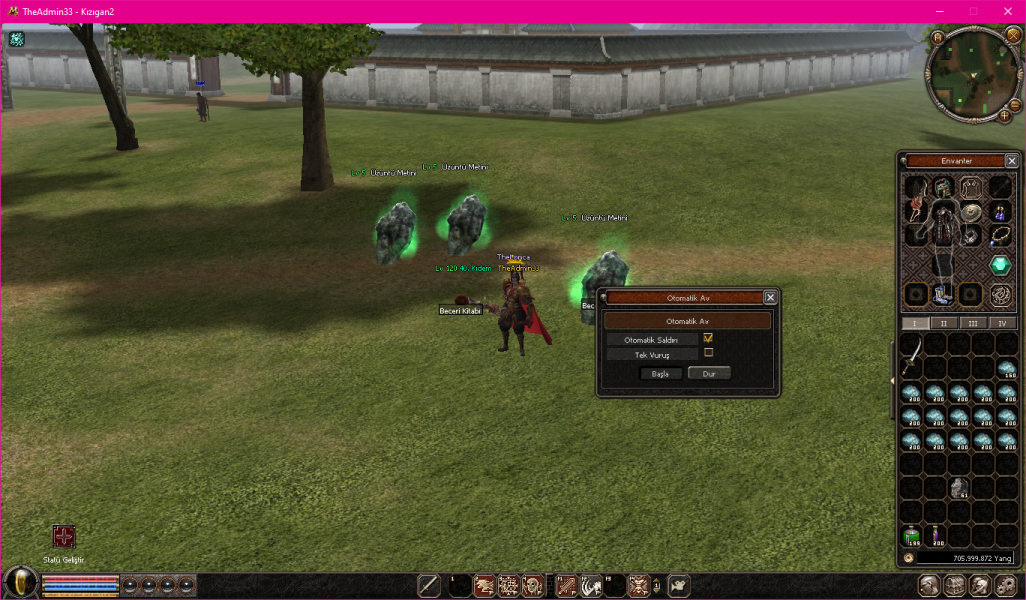
Task: Click the Başla button in Otomatik Av
Action: pyautogui.click(x=660, y=373)
